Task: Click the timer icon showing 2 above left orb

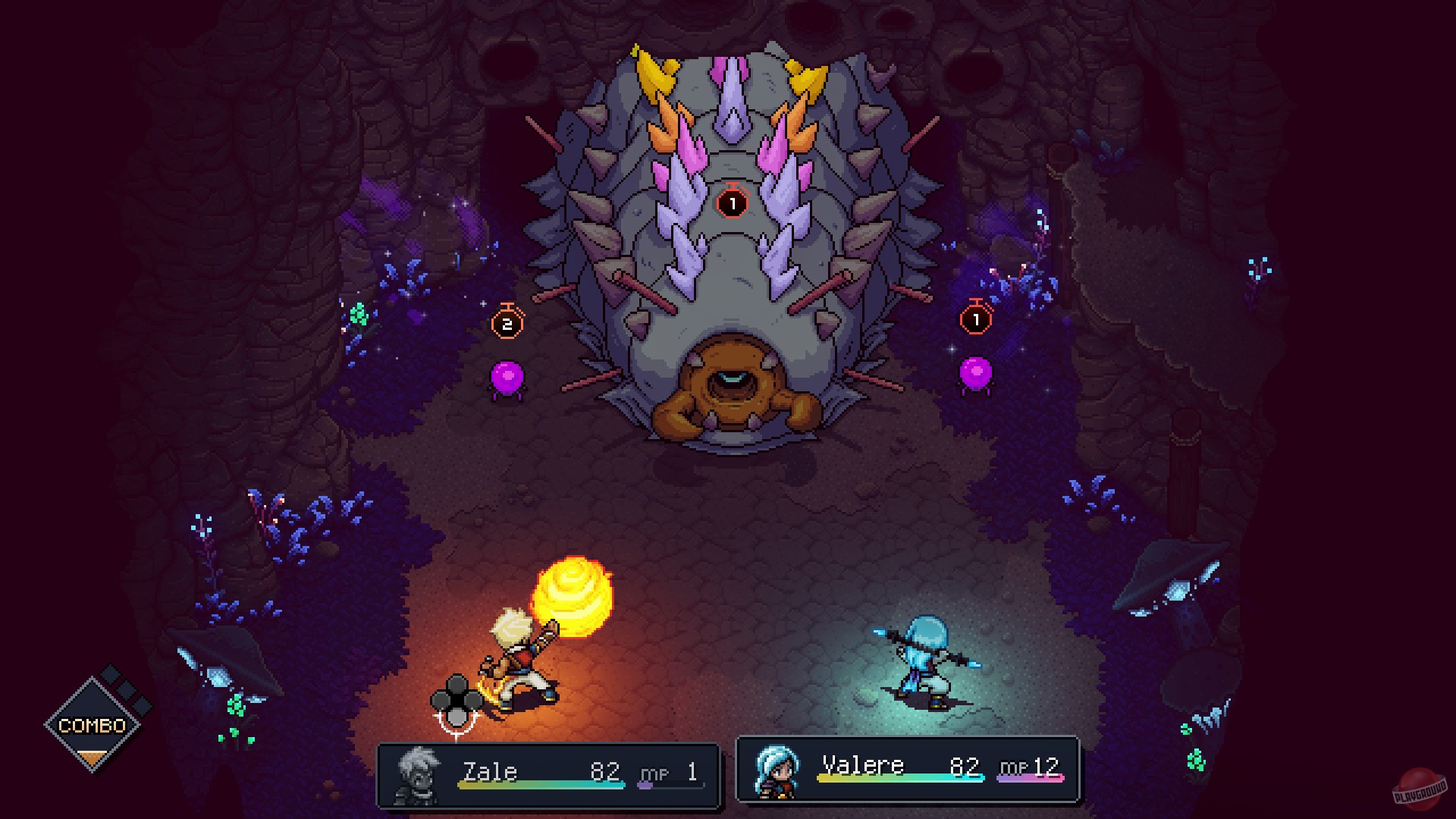Action: tap(507, 322)
